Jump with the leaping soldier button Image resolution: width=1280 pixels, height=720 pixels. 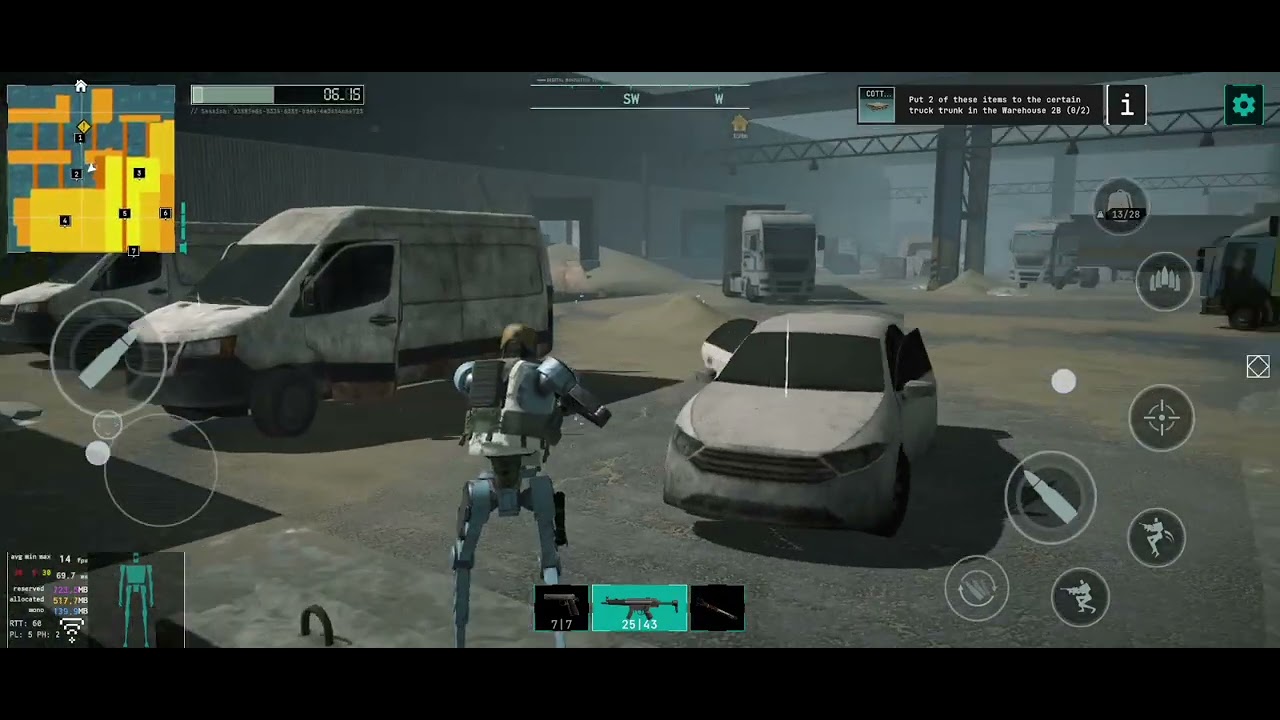click(x=1156, y=537)
